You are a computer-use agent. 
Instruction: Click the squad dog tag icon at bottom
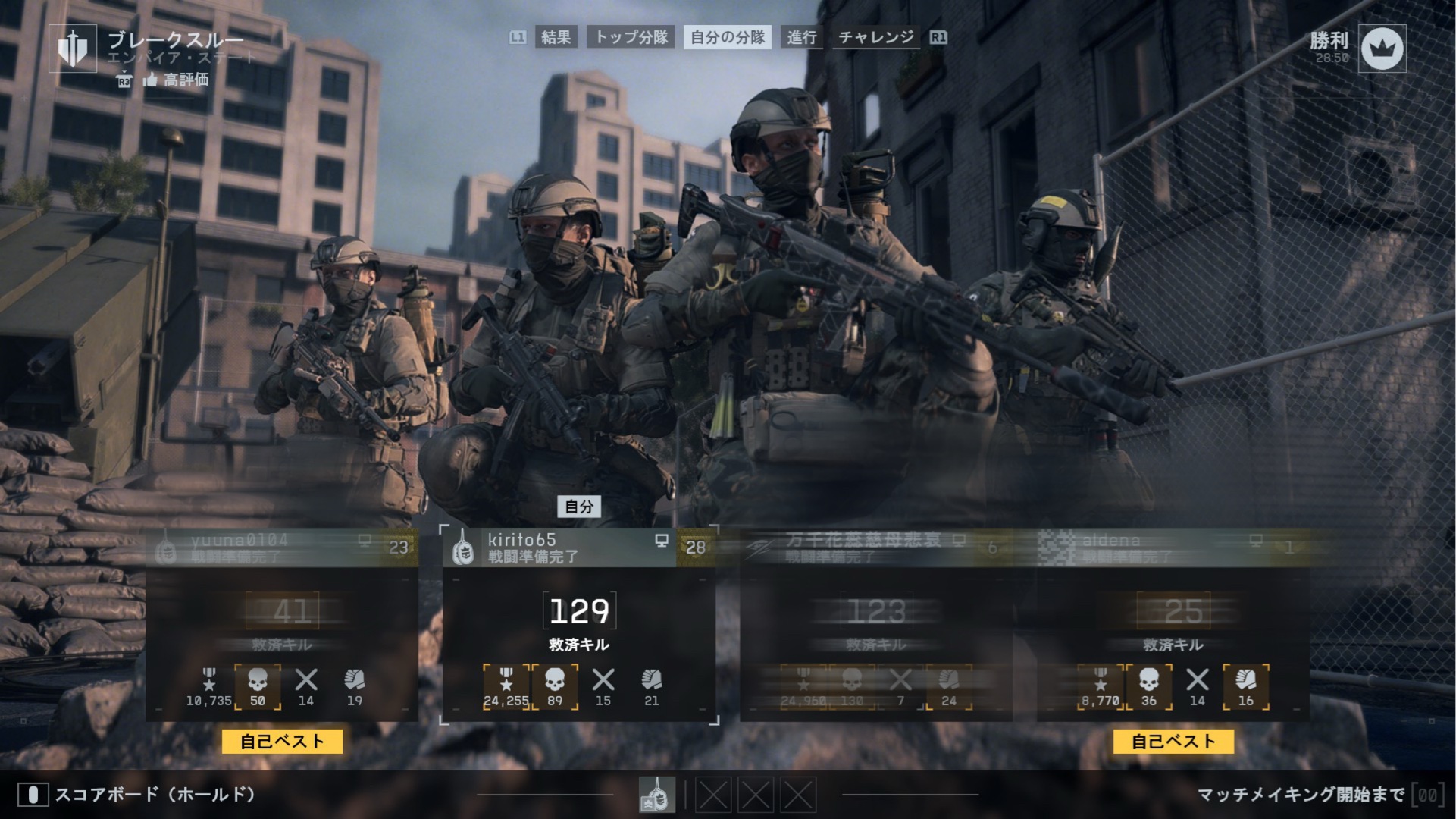coord(656,795)
